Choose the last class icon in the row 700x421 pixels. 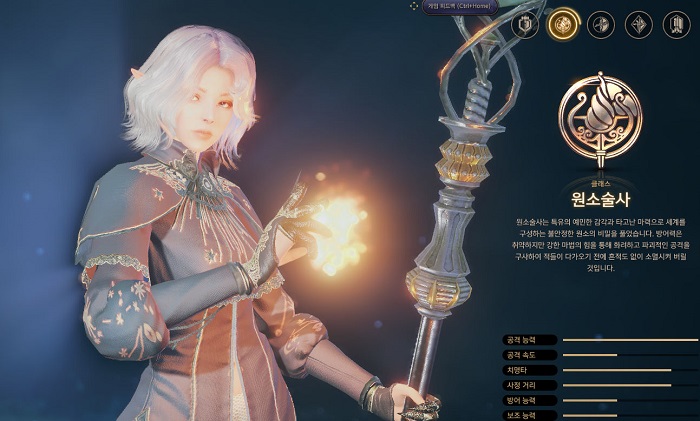click(676, 24)
